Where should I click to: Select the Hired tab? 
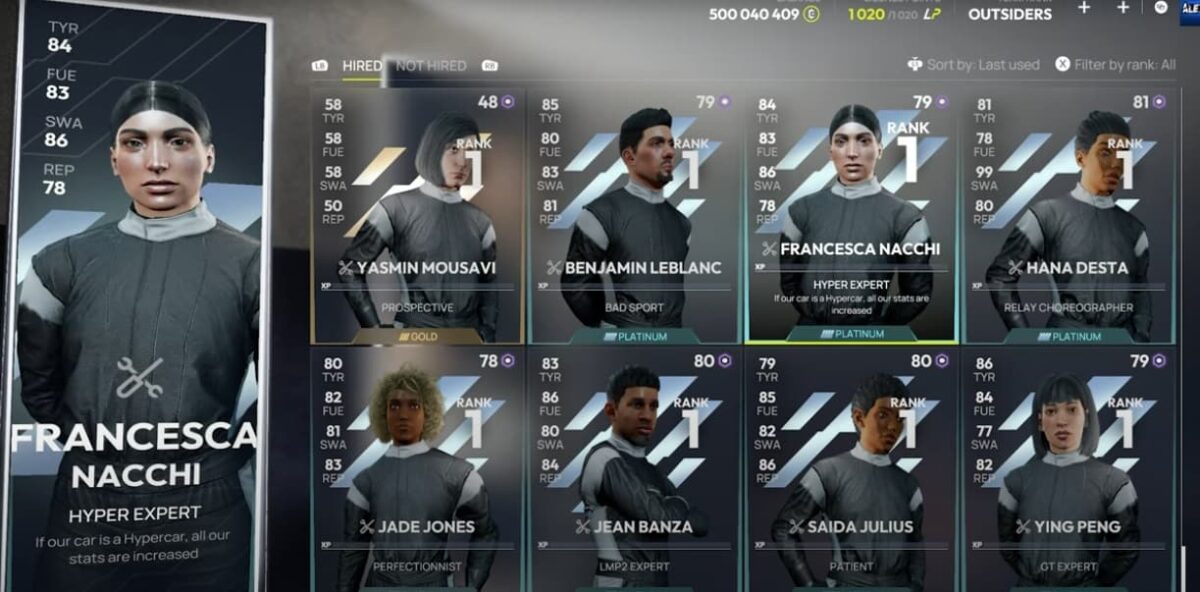(361, 66)
